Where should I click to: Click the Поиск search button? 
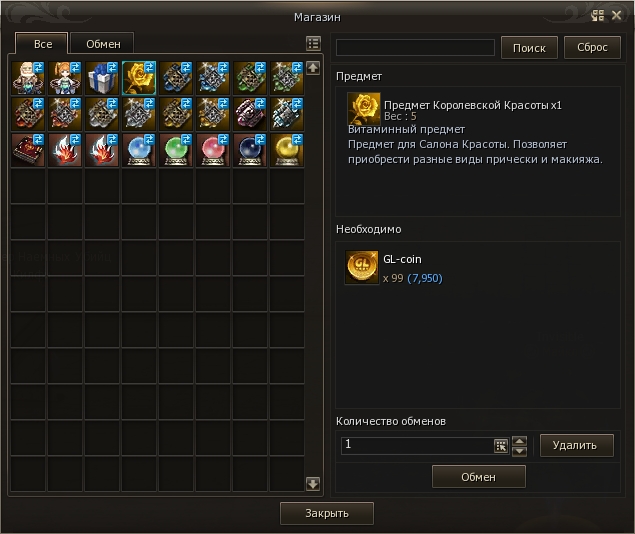529,47
